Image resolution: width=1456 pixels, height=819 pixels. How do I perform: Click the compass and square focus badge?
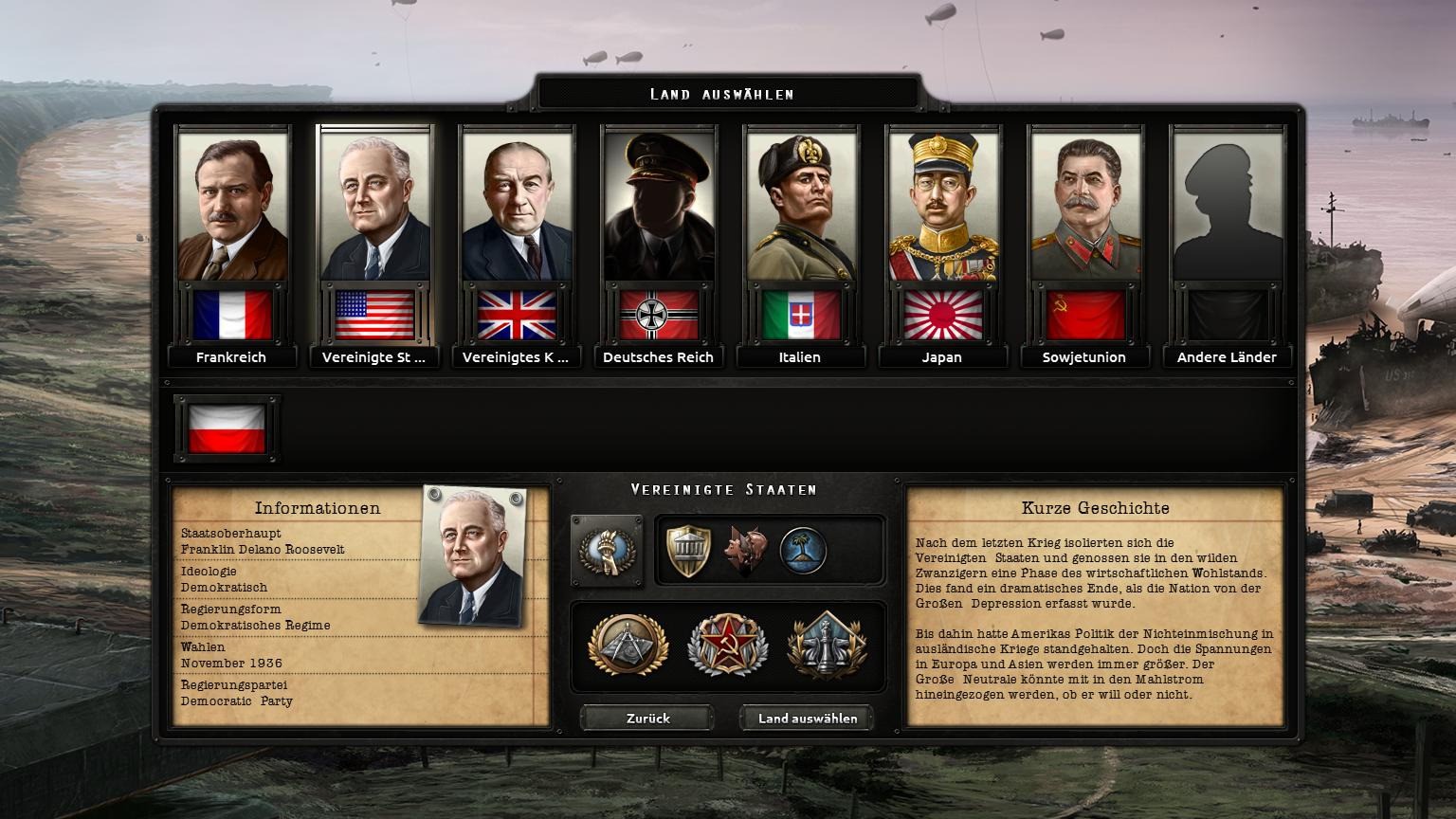click(628, 646)
